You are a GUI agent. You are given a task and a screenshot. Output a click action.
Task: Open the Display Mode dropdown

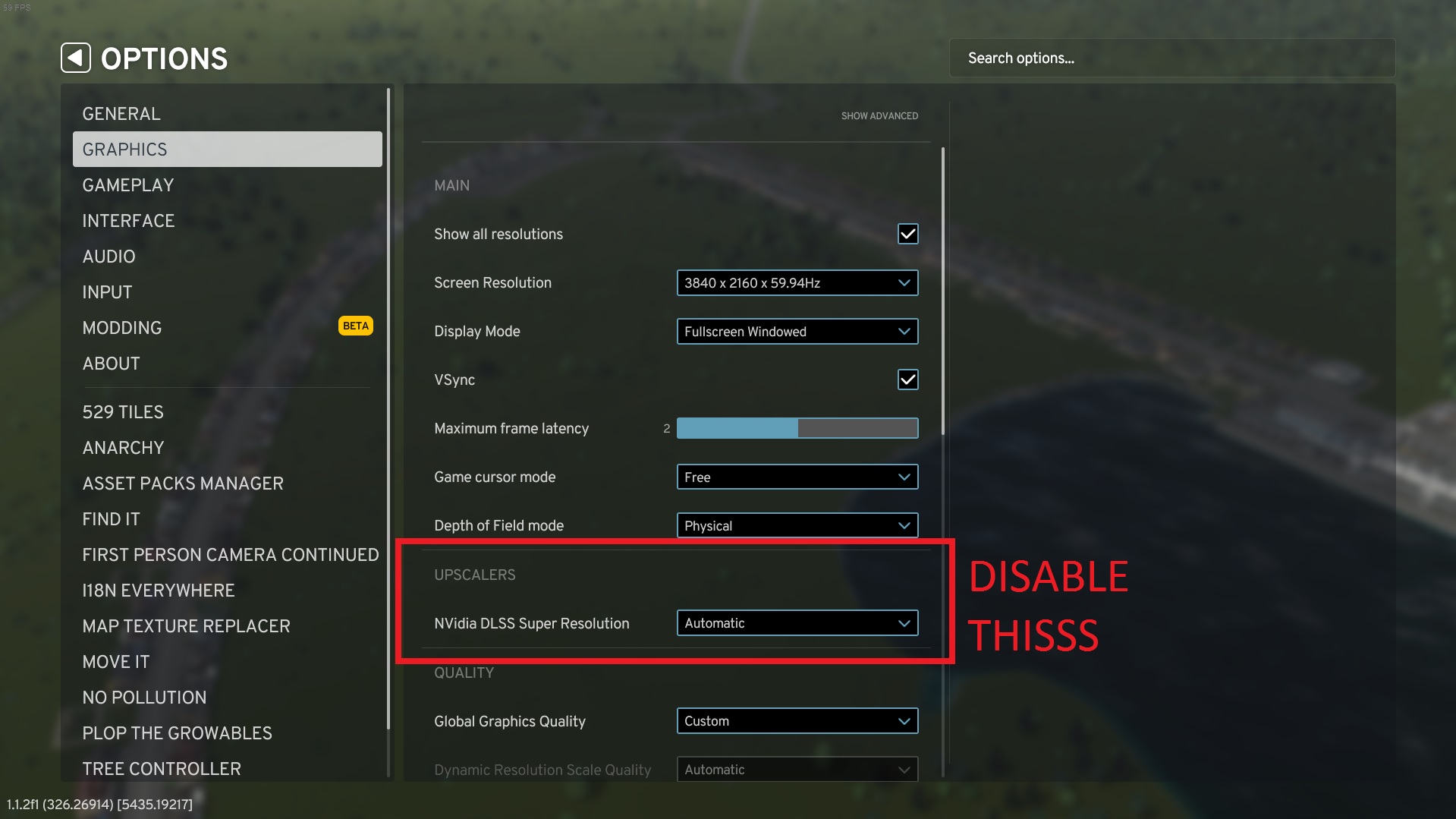[796, 331]
